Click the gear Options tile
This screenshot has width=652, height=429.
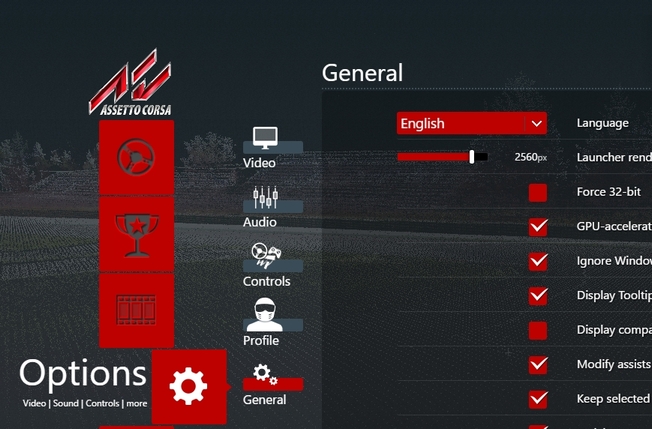click(x=189, y=386)
